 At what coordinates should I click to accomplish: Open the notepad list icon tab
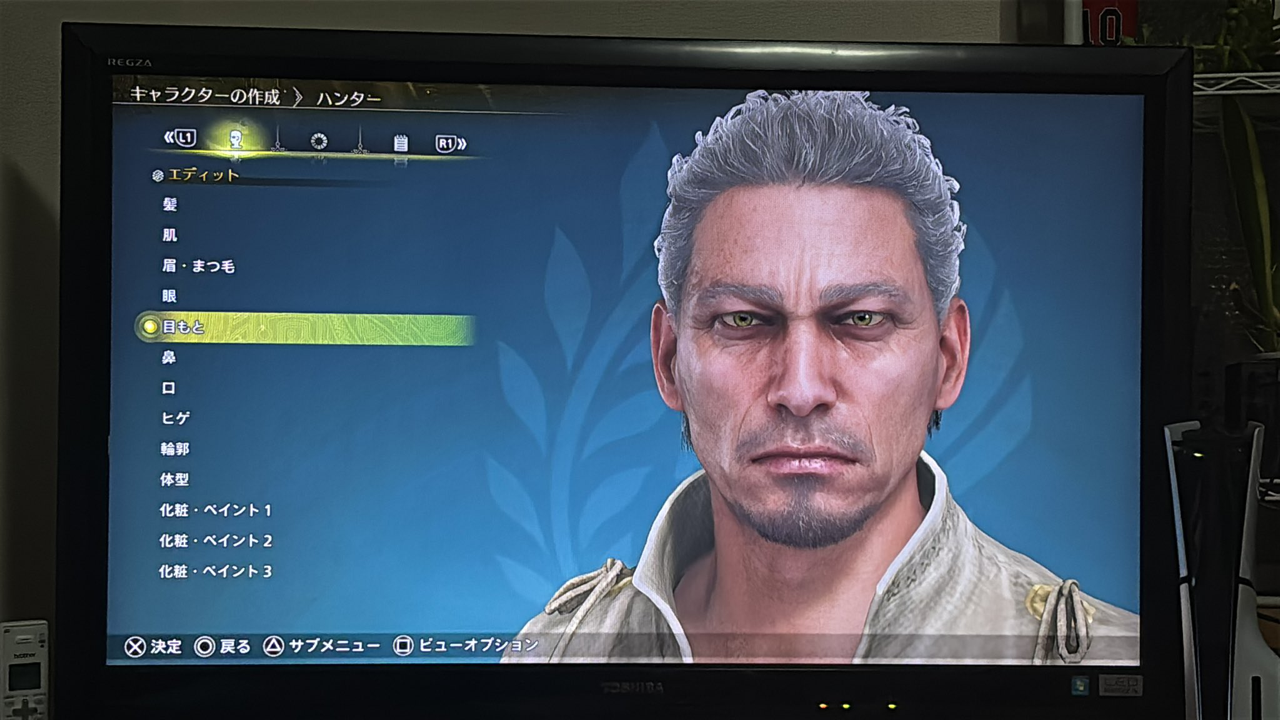pyautogui.click(x=401, y=143)
